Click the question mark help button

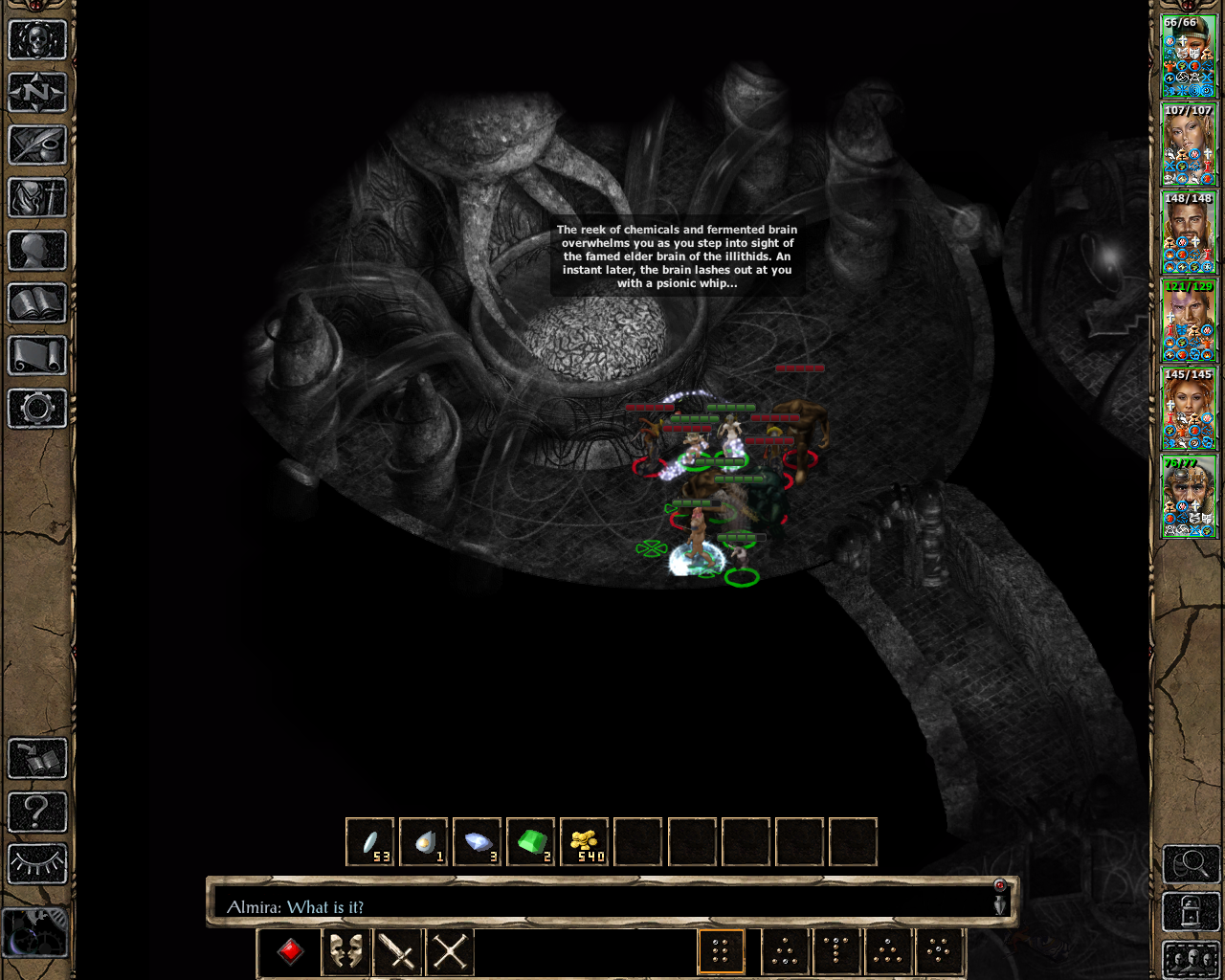click(x=37, y=813)
